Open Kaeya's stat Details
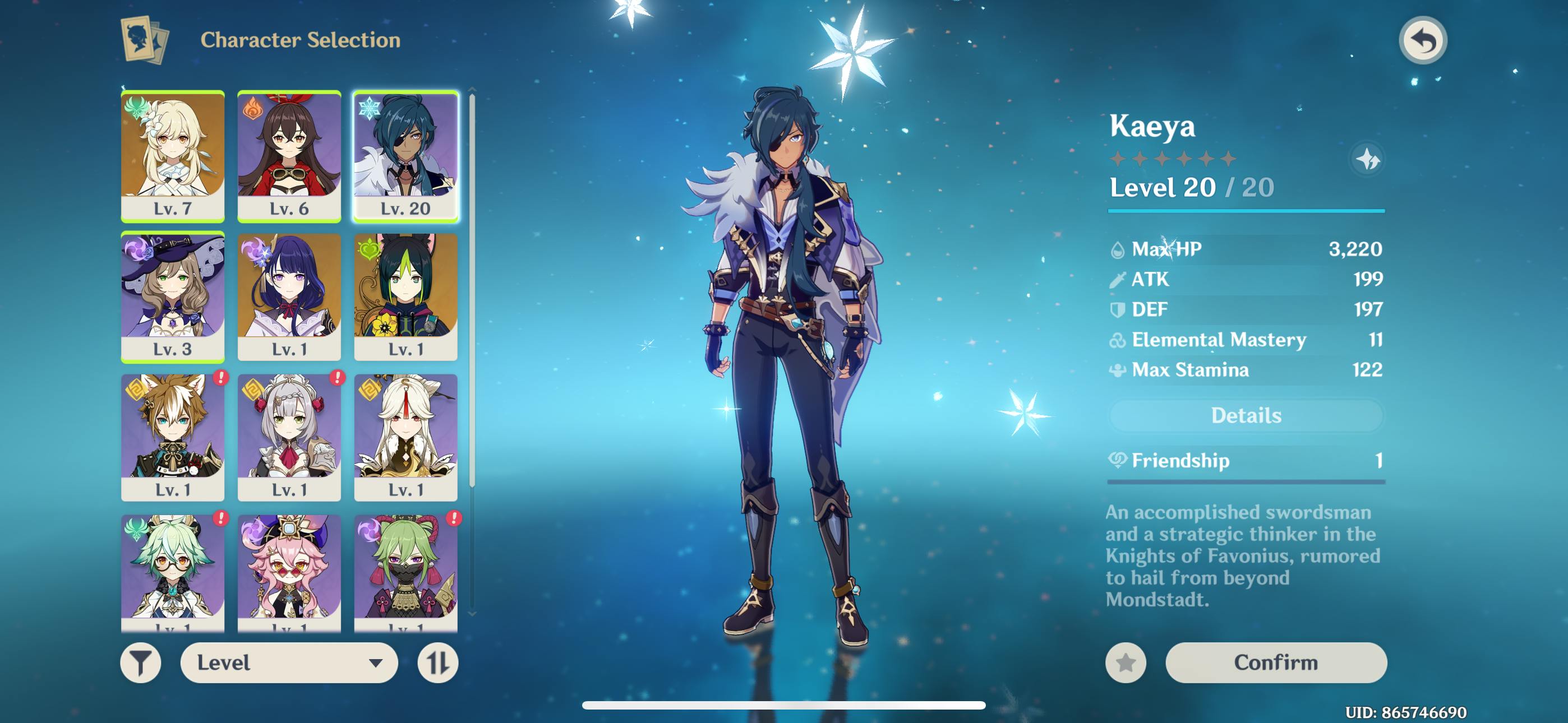Viewport: 1568px width, 723px height. 1246,416
